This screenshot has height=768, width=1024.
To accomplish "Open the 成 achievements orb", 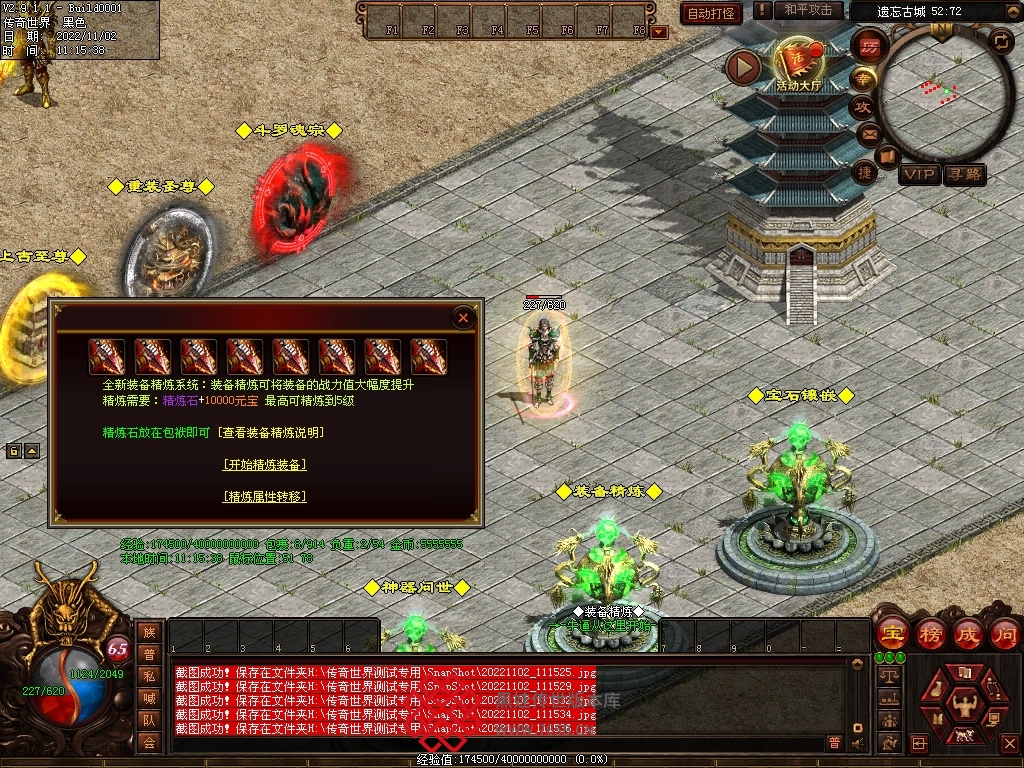I will click(x=969, y=633).
